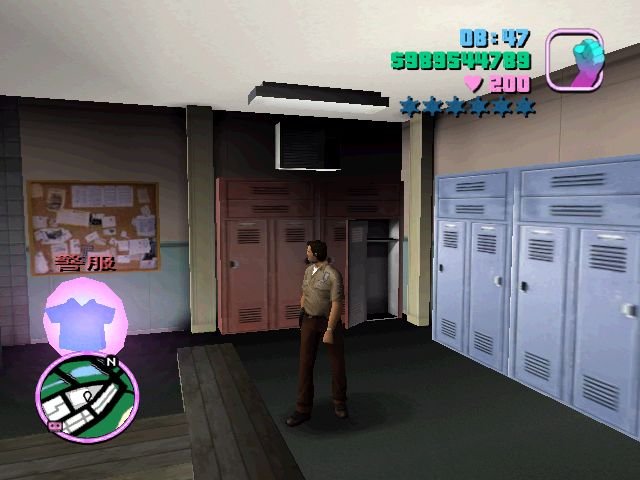Click the fist weapon icon
This screenshot has height=480, width=640.
click(573, 60)
